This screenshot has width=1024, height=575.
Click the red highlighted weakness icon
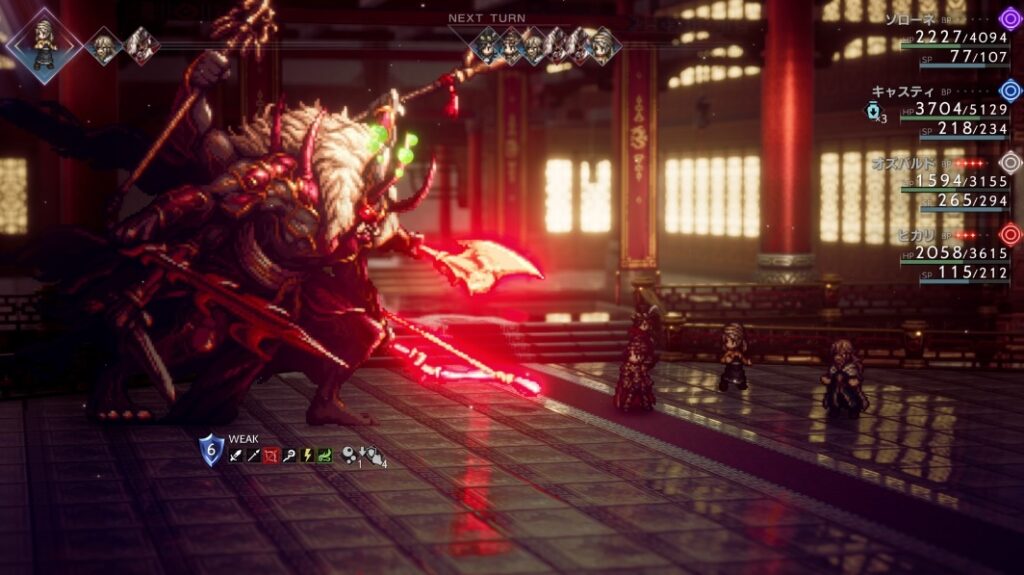272,456
